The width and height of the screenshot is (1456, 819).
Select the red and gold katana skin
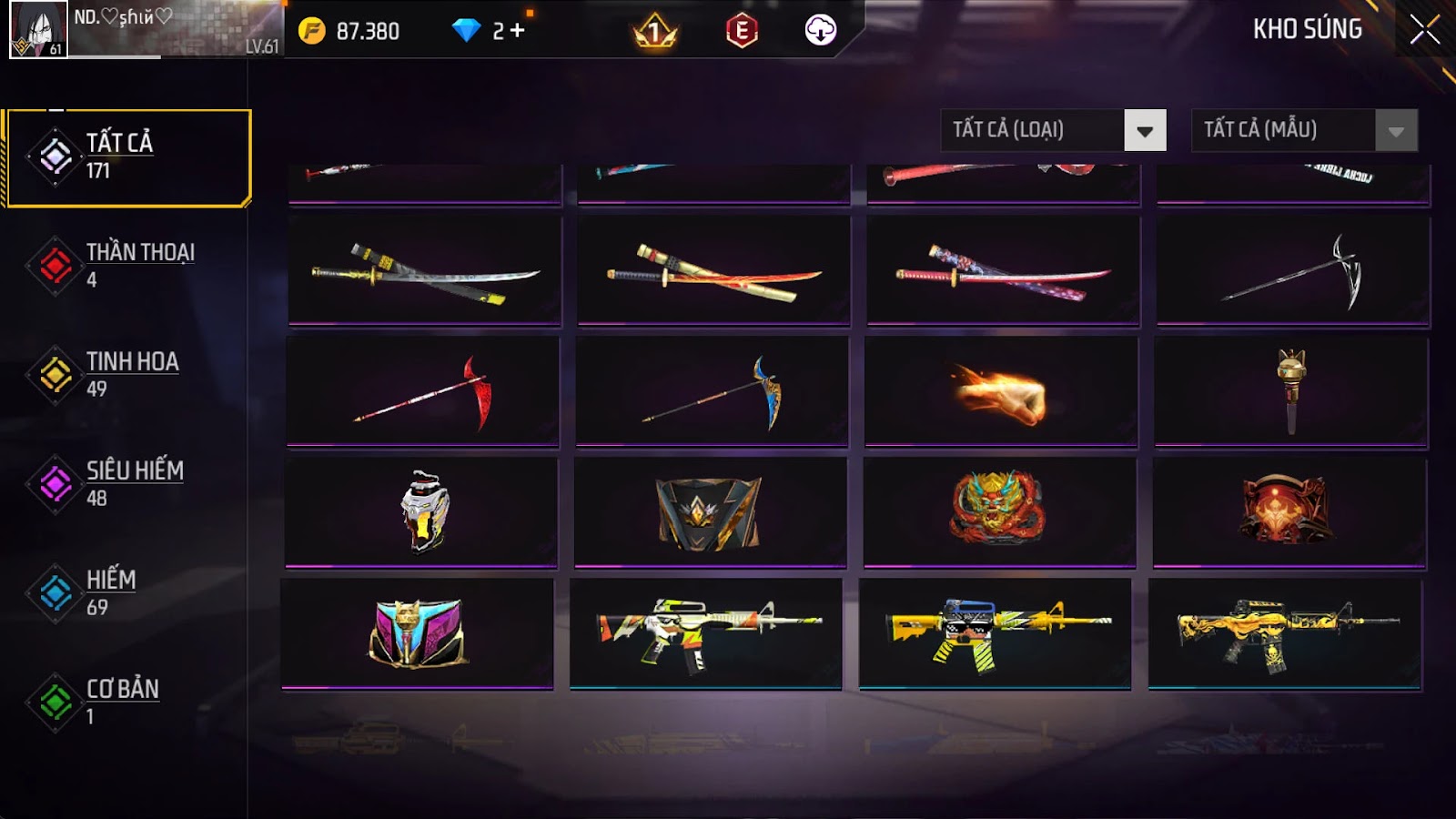tap(713, 271)
